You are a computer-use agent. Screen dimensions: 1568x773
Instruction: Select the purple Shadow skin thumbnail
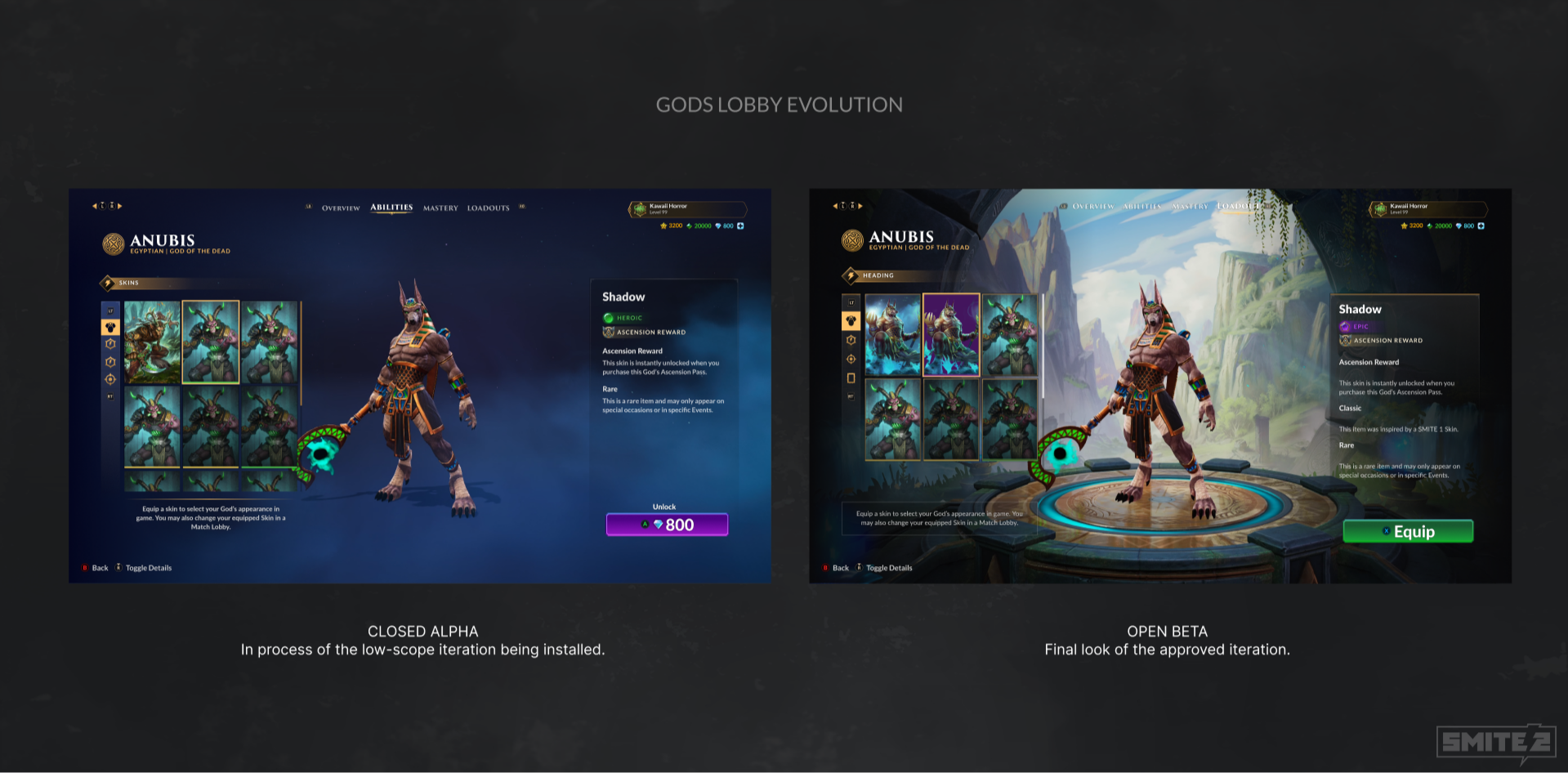click(952, 332)
